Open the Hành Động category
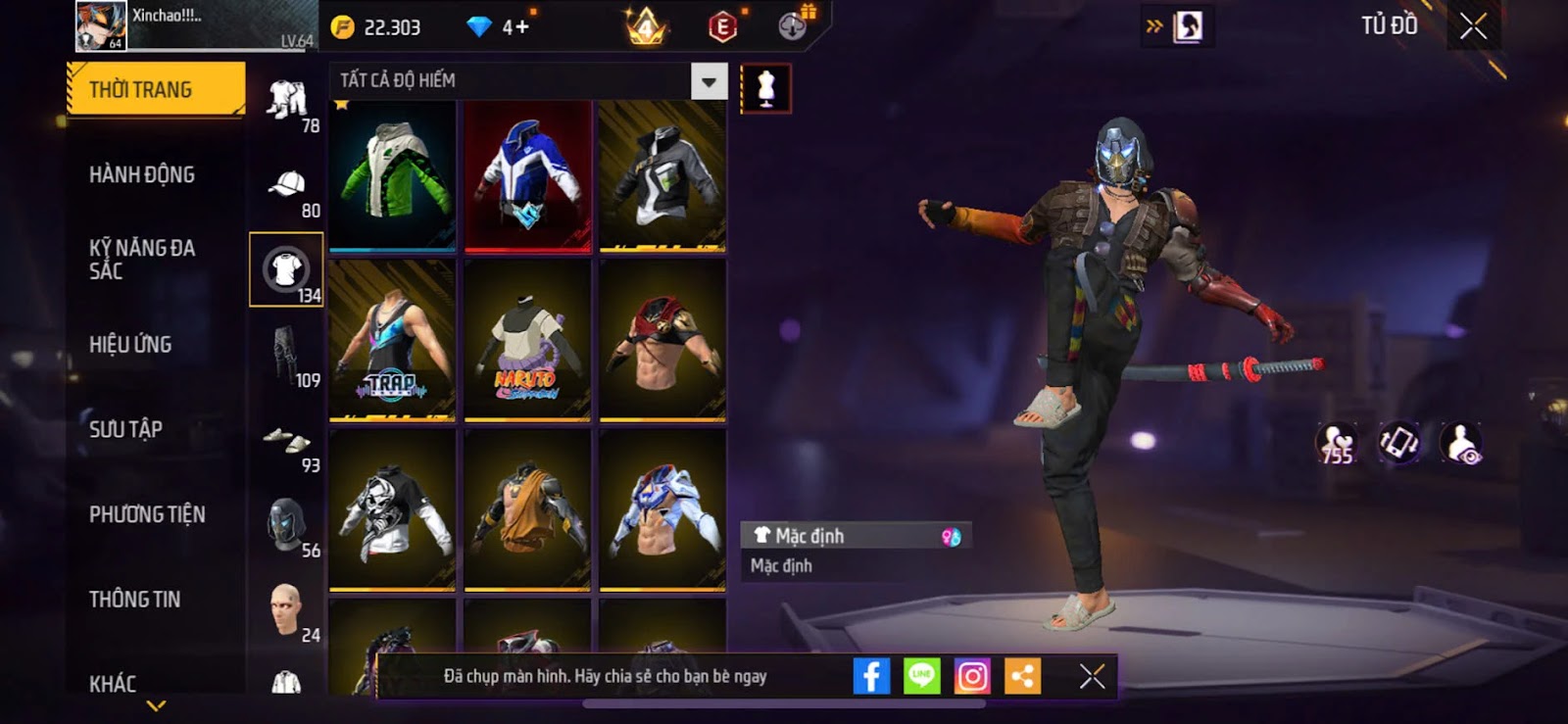The width and height of the screenshot is (1568, 724). tap(142, 174)
